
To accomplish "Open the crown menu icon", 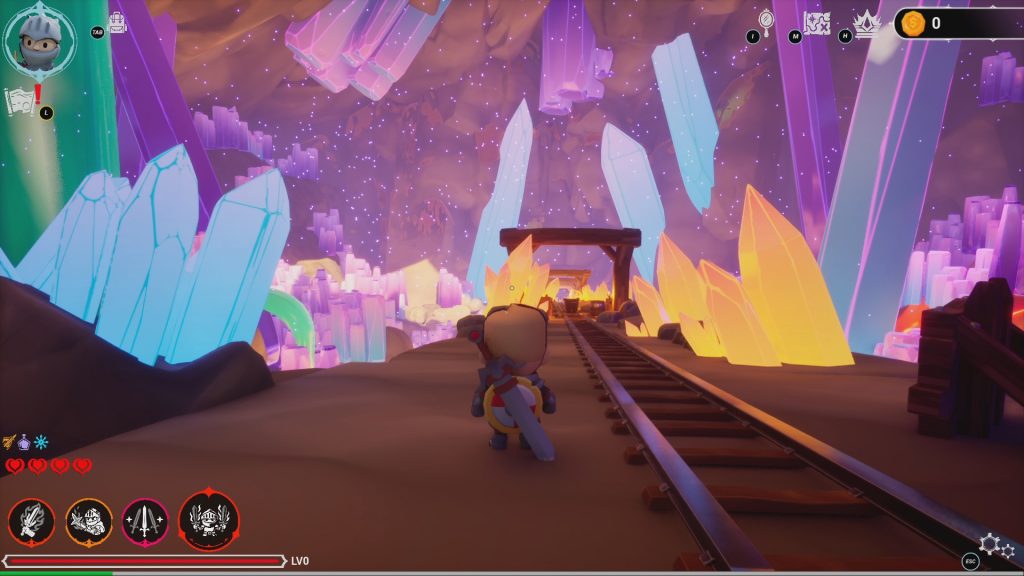I will 866,22.
